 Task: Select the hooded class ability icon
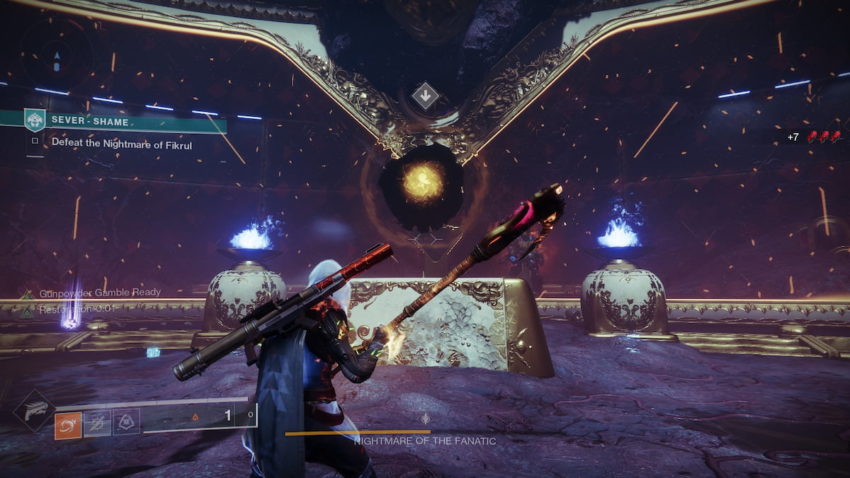(x=124, y=424)
